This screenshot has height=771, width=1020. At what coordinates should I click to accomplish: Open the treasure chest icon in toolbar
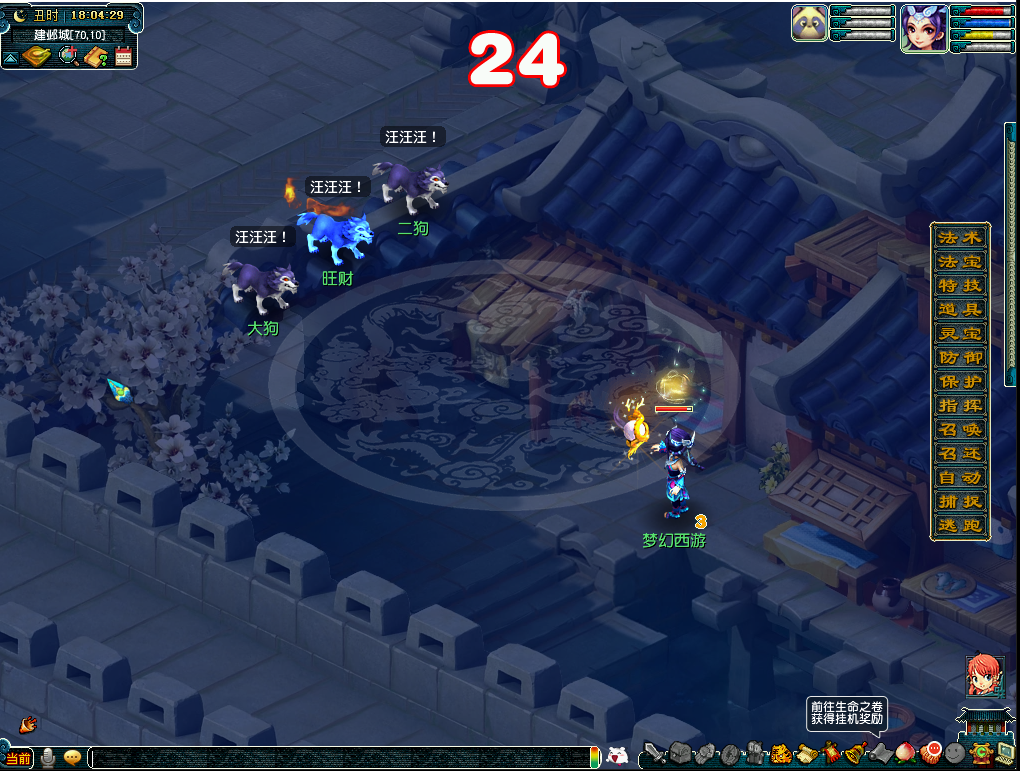click(x=681, y=753)
